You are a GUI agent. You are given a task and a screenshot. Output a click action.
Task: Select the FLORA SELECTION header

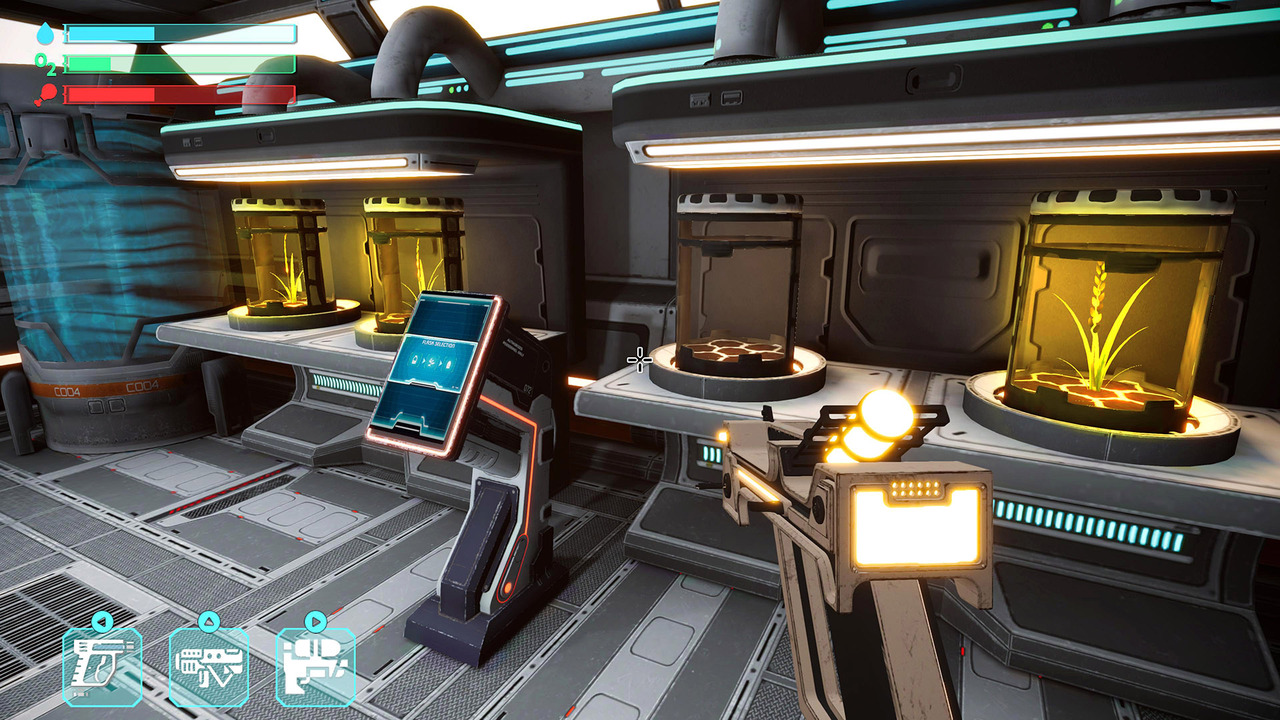click(x=438, y=344)
